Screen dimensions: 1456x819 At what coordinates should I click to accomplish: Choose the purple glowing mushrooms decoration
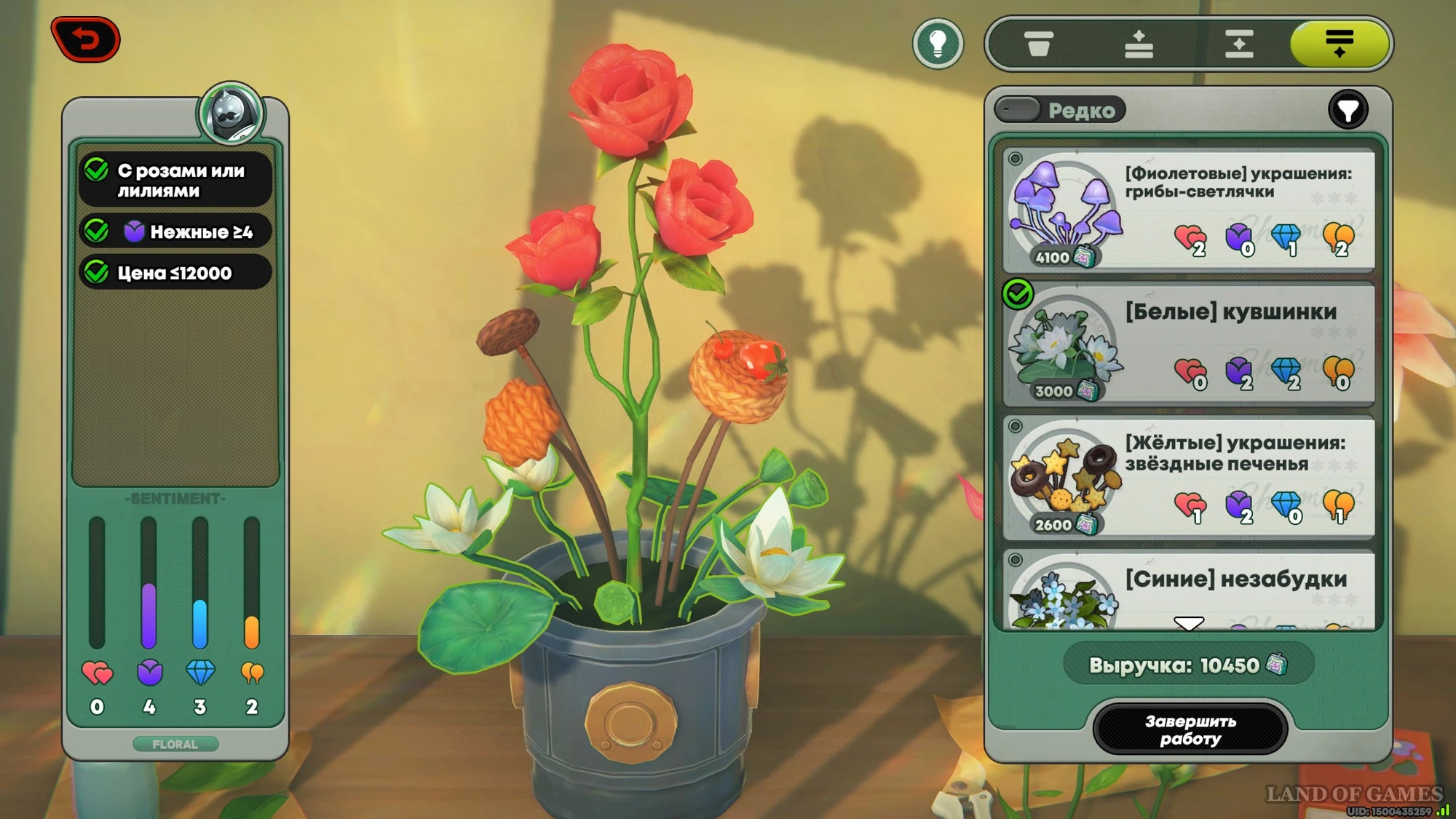click(1189, 210)
